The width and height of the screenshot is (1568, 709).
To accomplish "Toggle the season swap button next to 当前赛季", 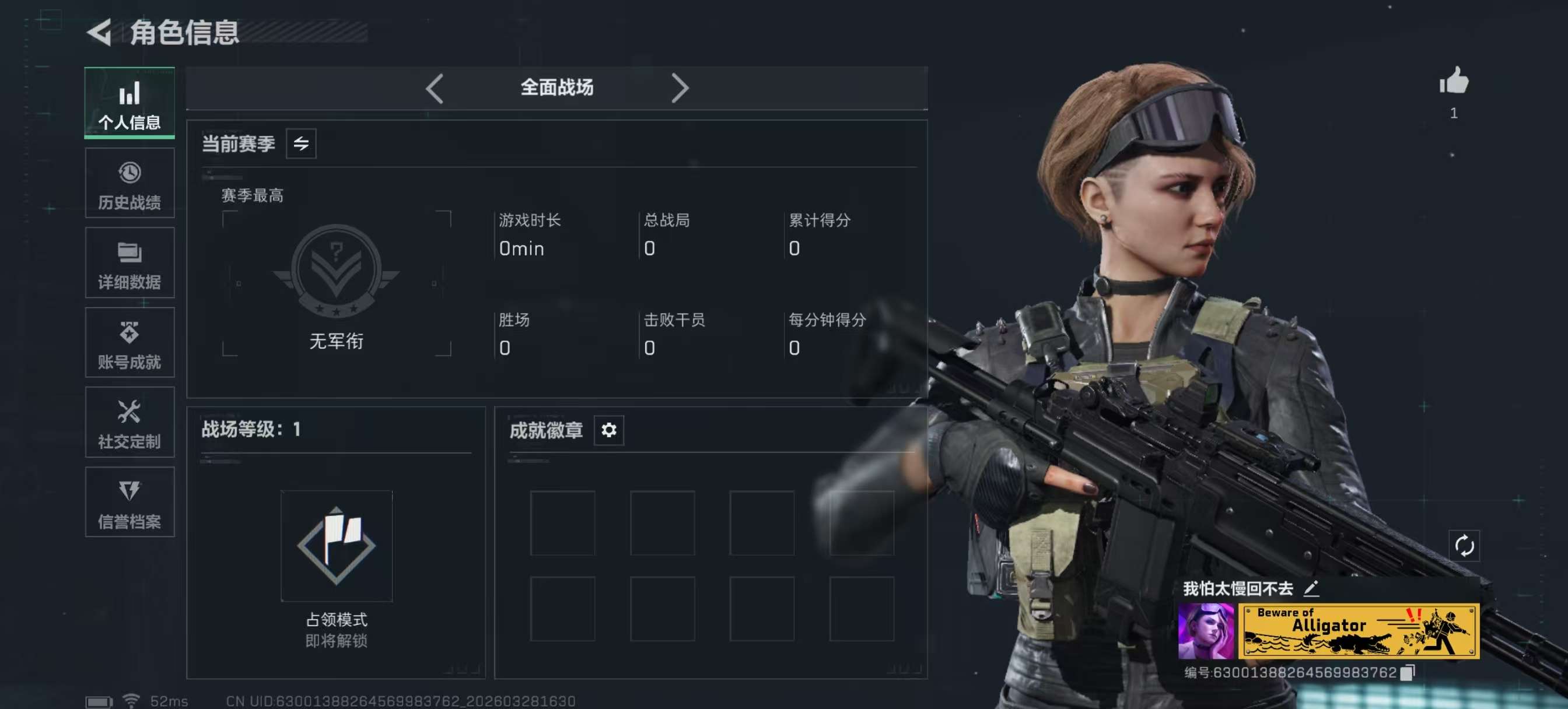I will [302, 144].
